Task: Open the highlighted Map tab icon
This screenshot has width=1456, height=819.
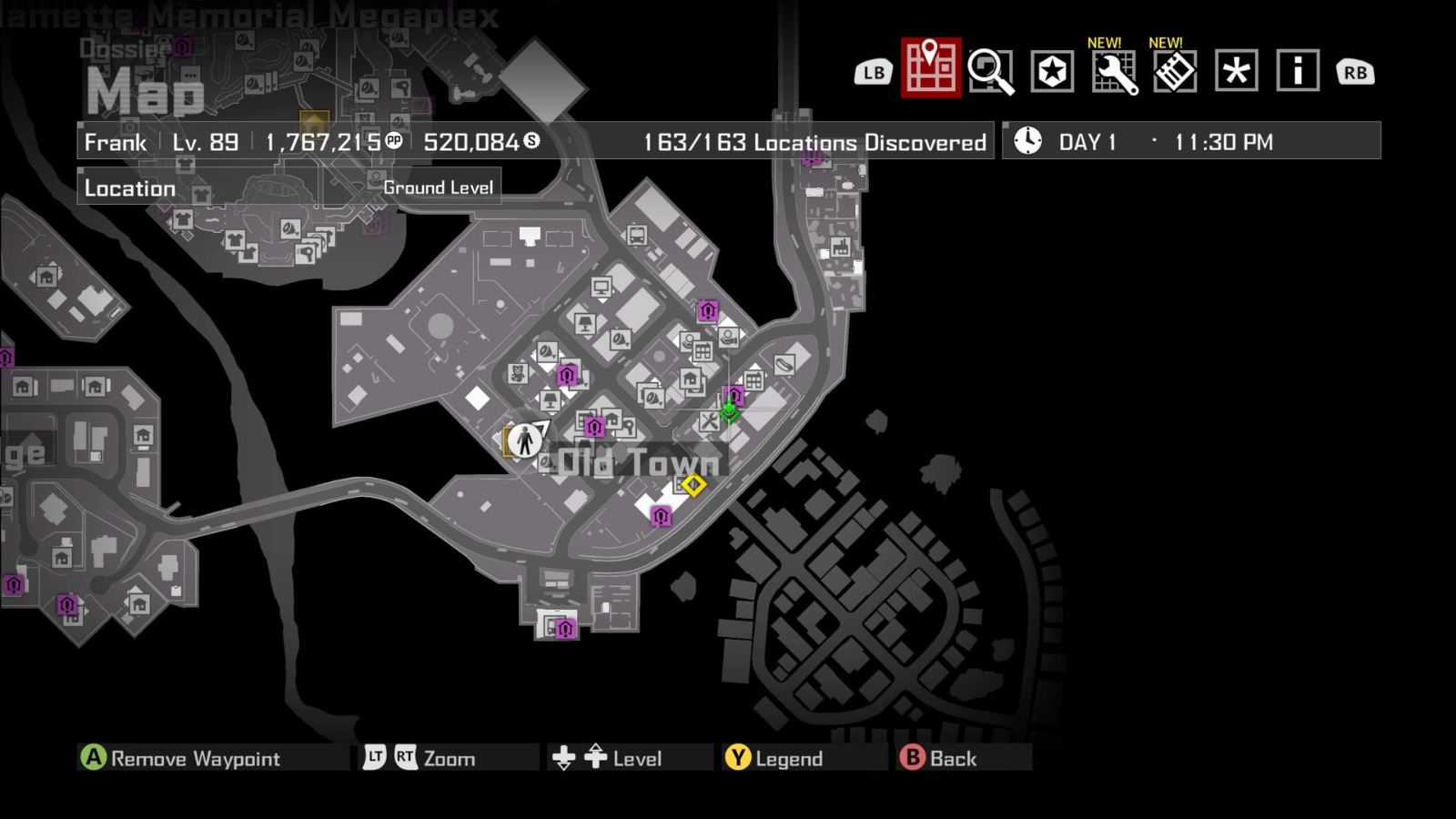Action: tap(929, 71)
